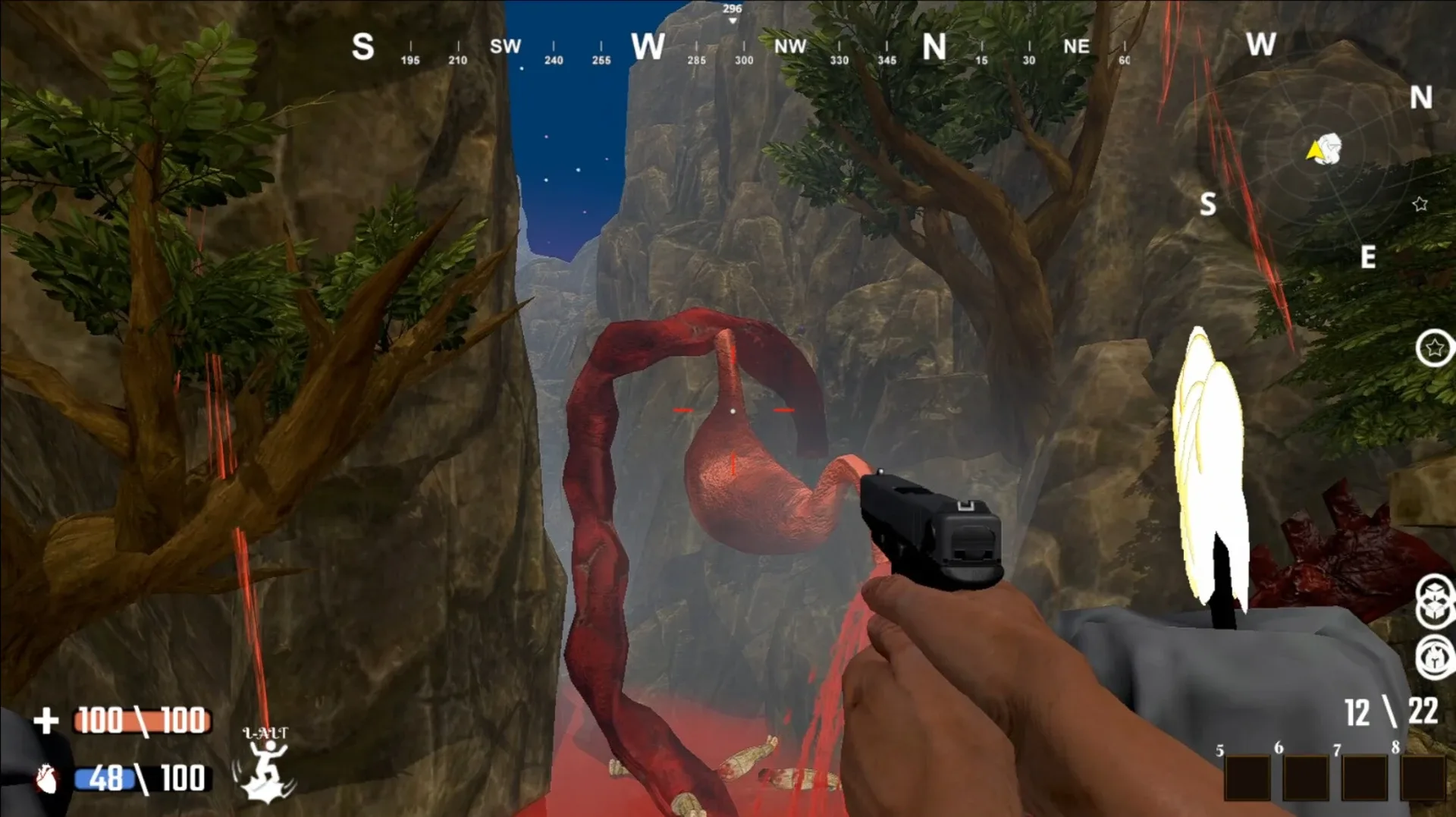The height and width of the screenshot is (817, 1456).
Task: Select the heart icon next to the stamina bar
Action: click(x=47, y=778)
